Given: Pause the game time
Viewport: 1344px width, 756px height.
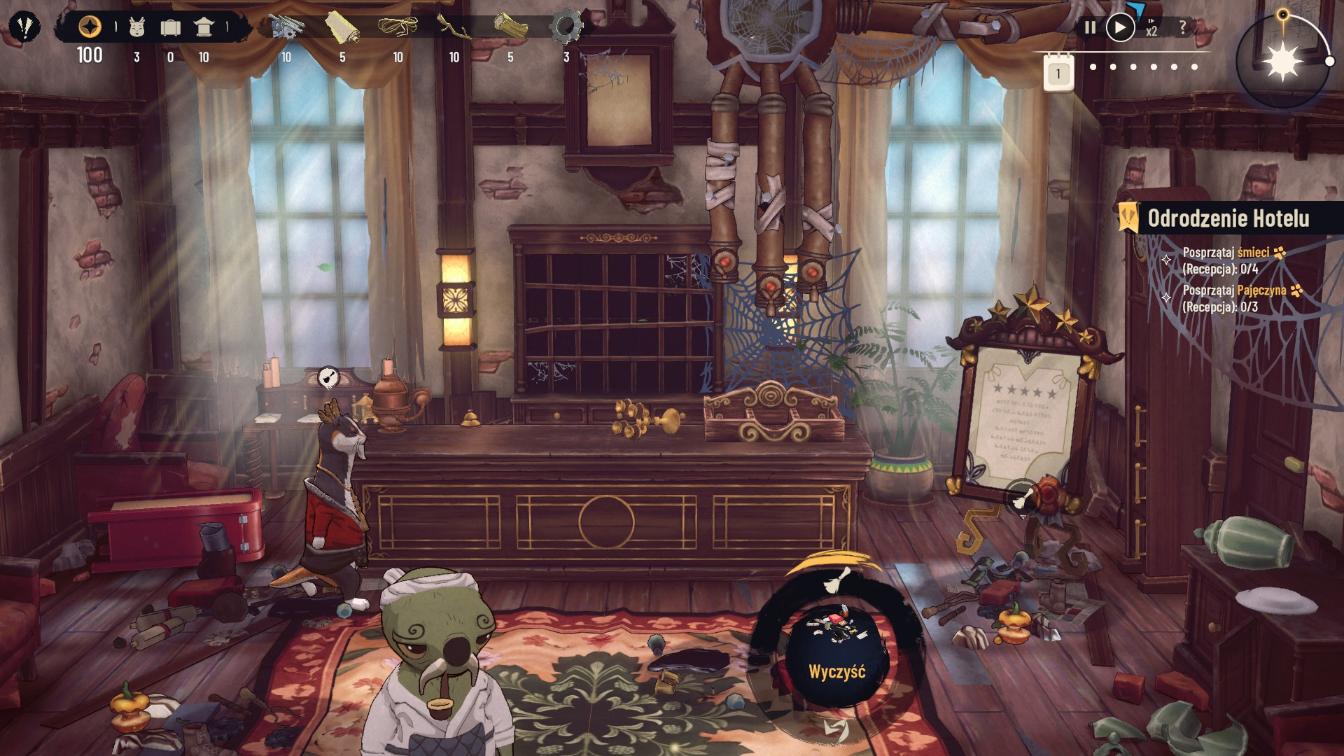Looking at the screenshot, I should coord(1090,28).
